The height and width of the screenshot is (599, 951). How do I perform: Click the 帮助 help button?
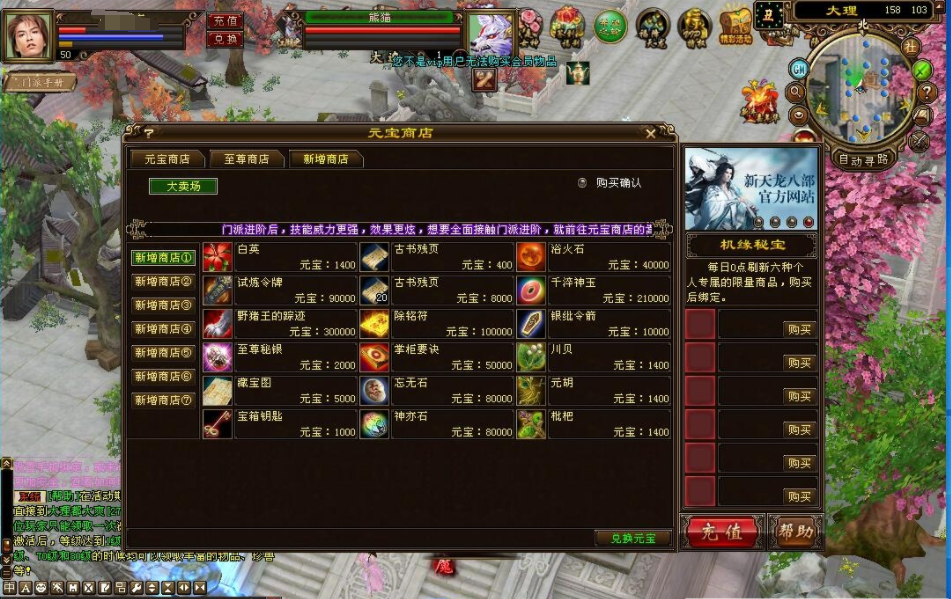(795, 531)
